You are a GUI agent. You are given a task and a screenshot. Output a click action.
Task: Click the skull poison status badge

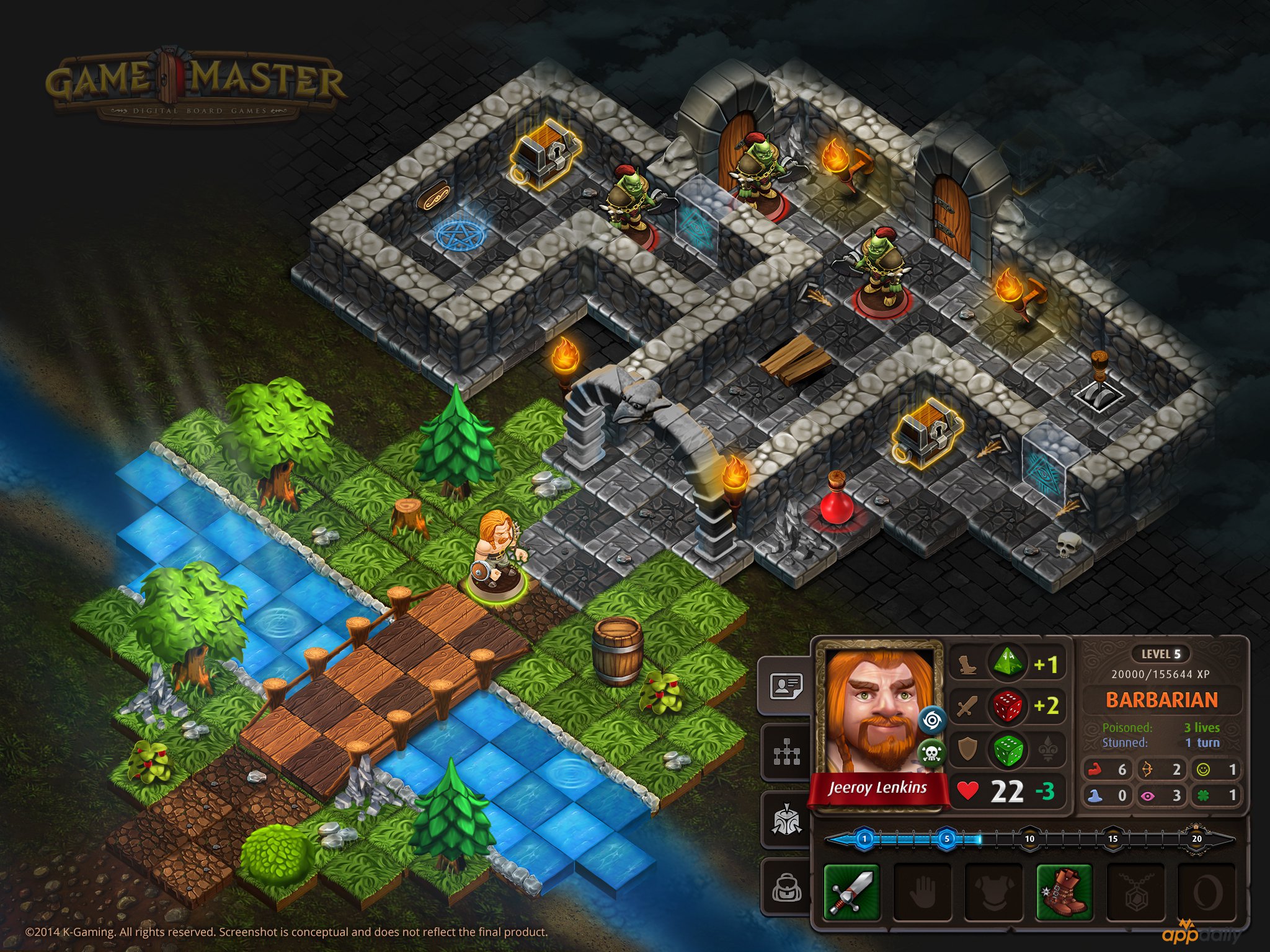pos(931,753)
